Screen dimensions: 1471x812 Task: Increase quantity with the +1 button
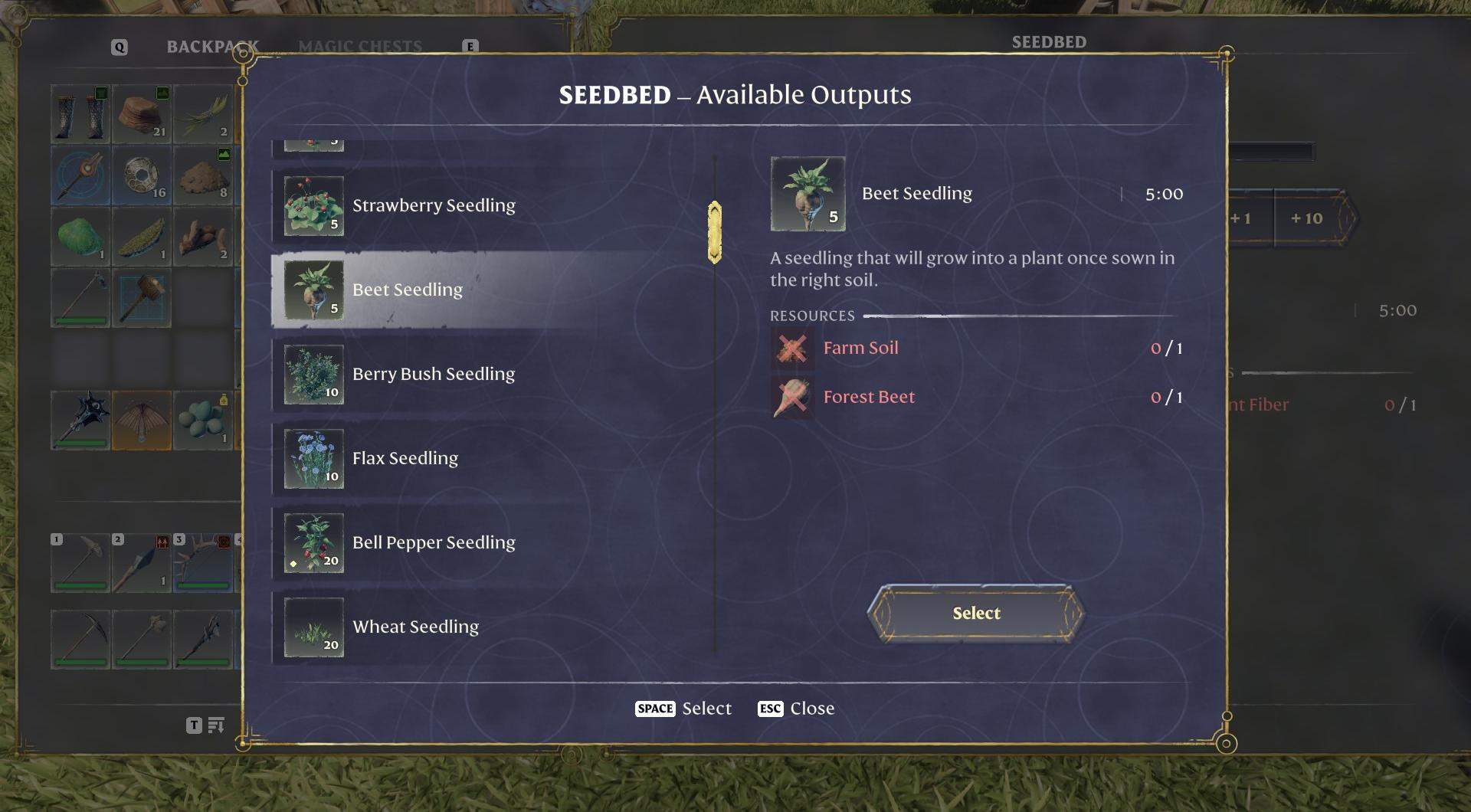[1240, 218]
